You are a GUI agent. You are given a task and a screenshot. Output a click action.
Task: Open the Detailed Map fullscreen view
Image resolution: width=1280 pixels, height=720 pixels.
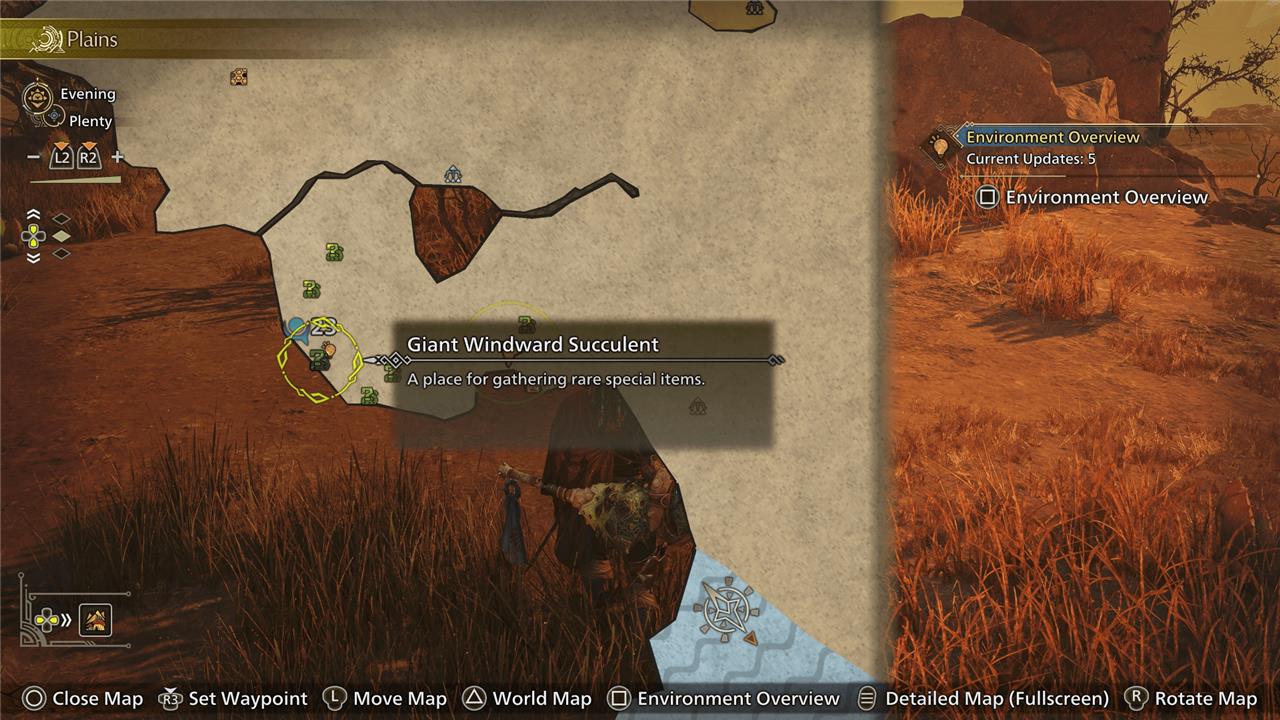coord(996,699)
